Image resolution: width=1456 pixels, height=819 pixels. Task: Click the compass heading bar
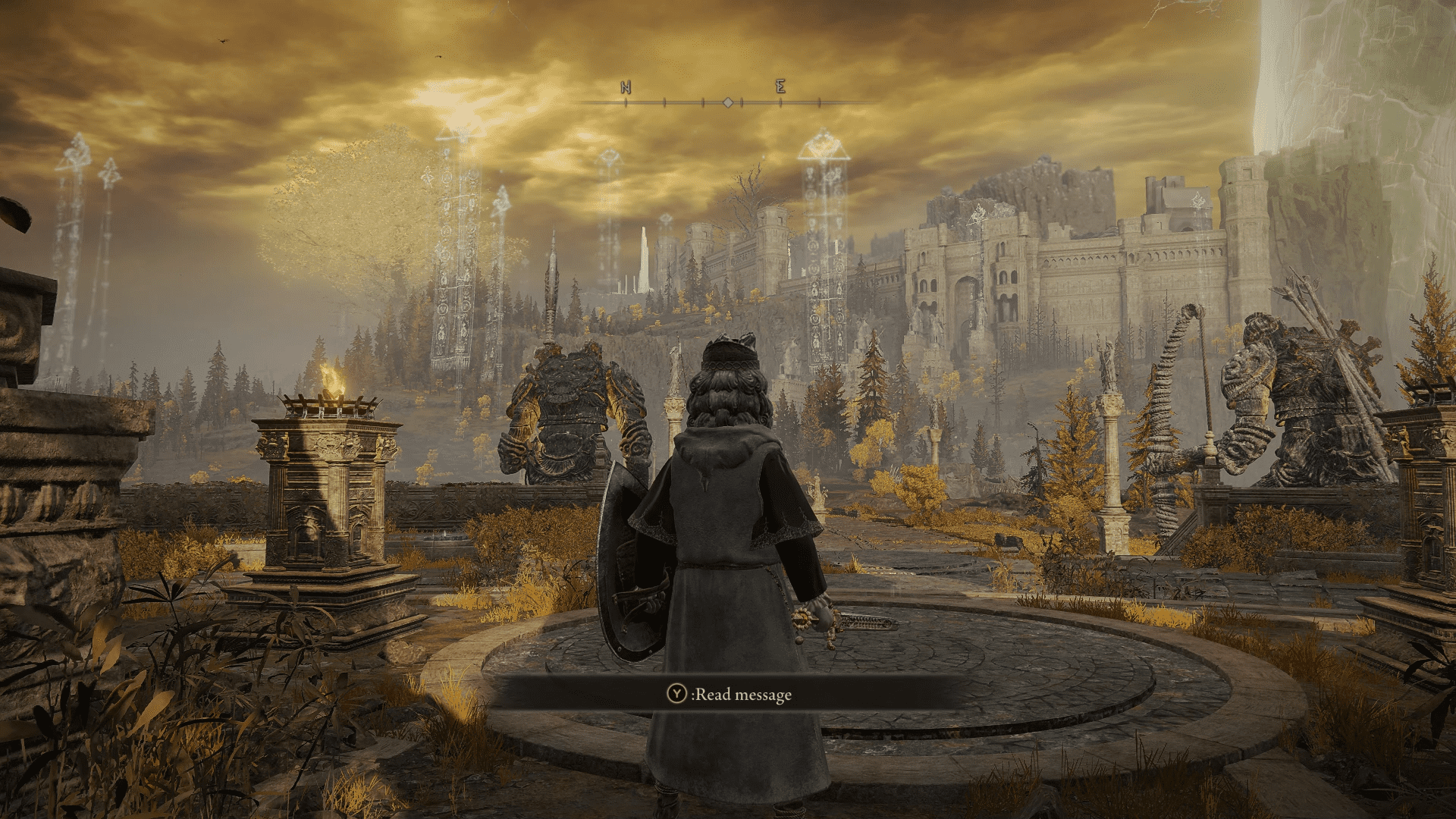click(726, 100)
